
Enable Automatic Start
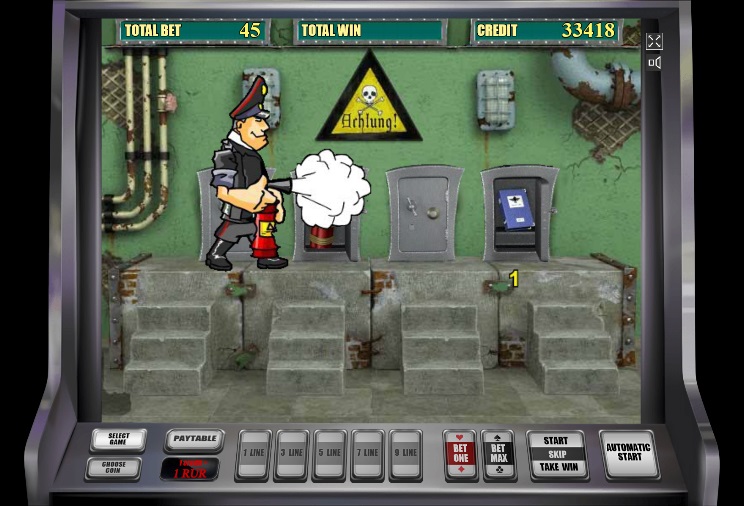click(x=629, y=454)
